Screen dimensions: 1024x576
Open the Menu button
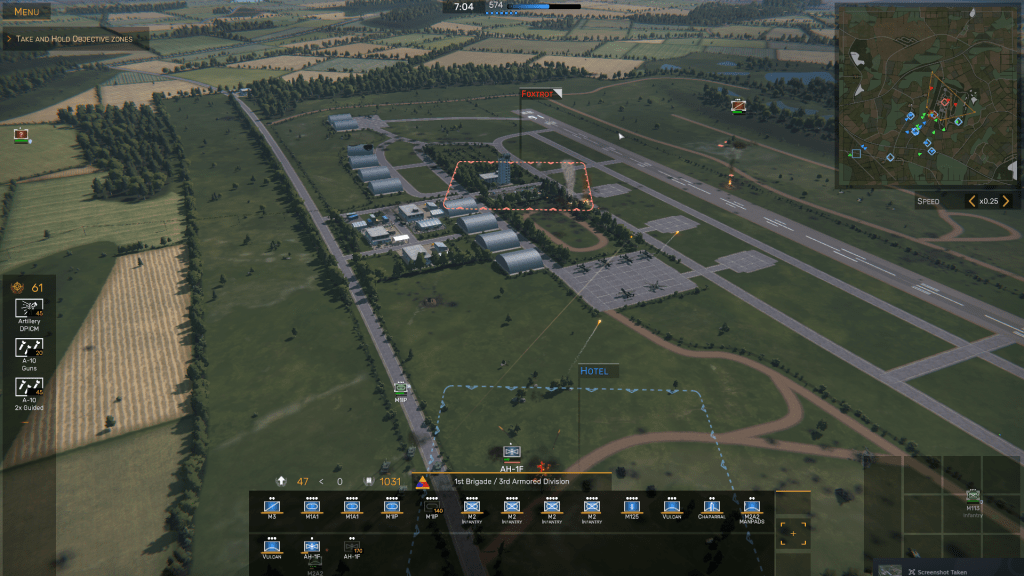point(27,12)
